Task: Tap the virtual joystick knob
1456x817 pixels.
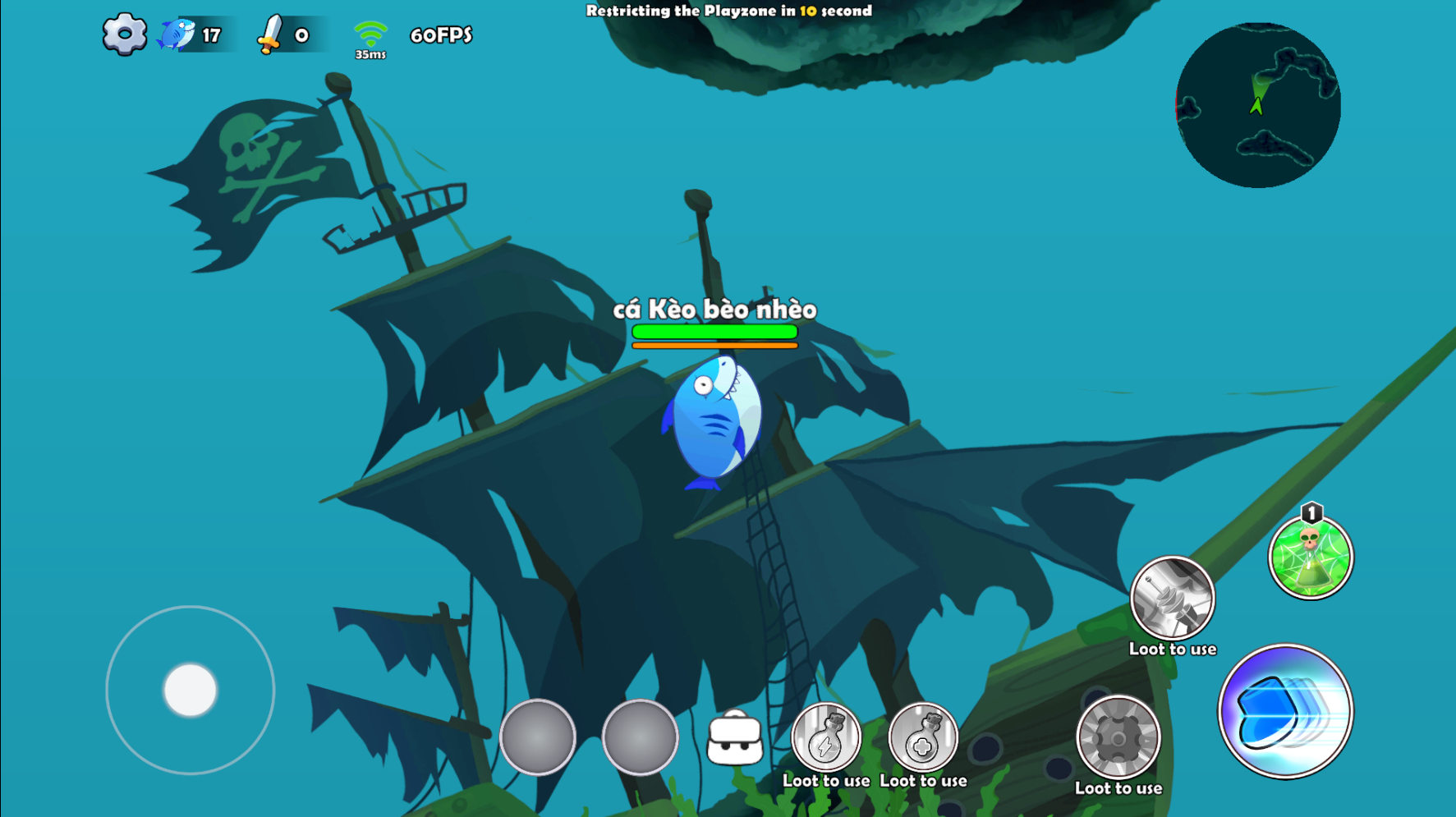Action: 191,690
